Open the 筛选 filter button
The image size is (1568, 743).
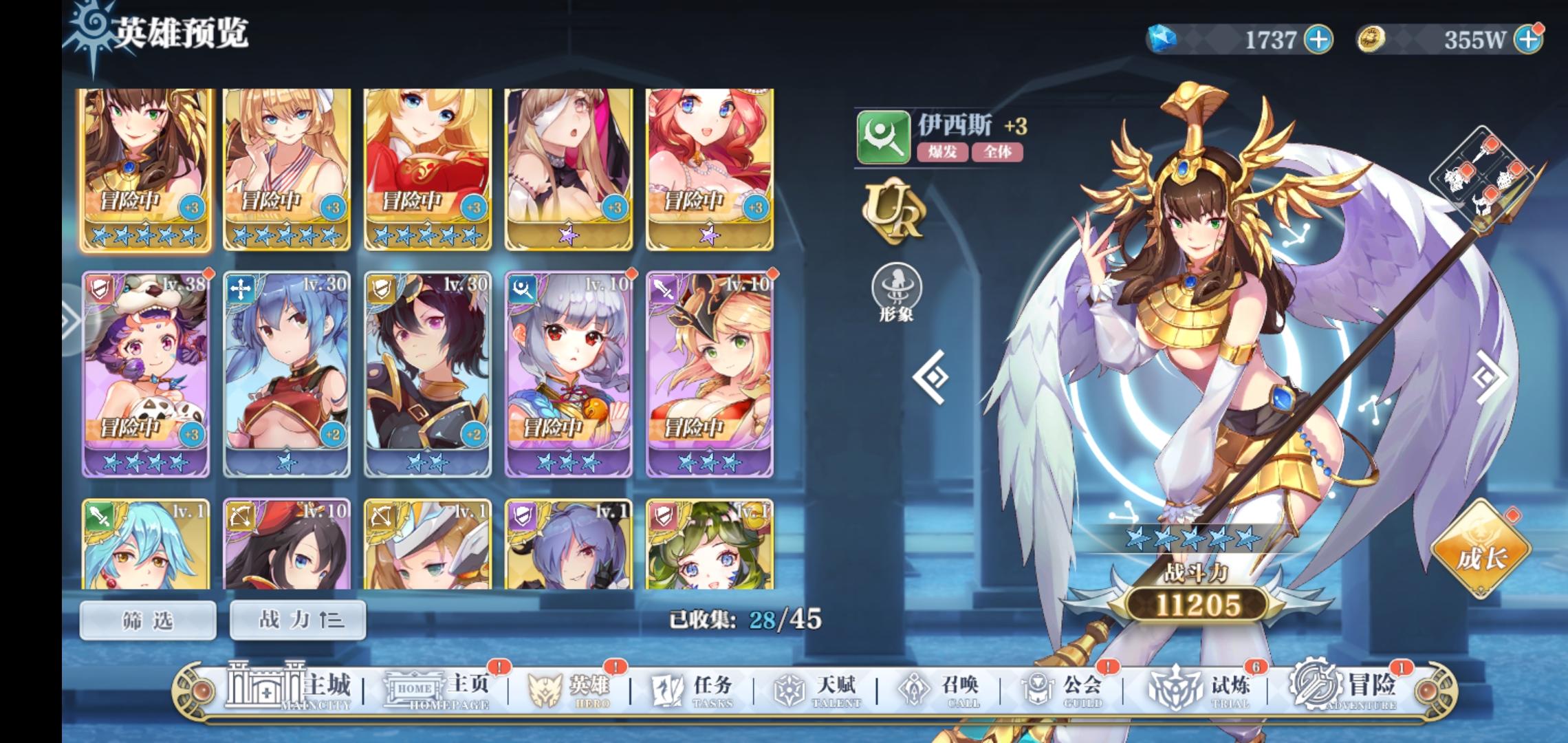pos(148,619)
